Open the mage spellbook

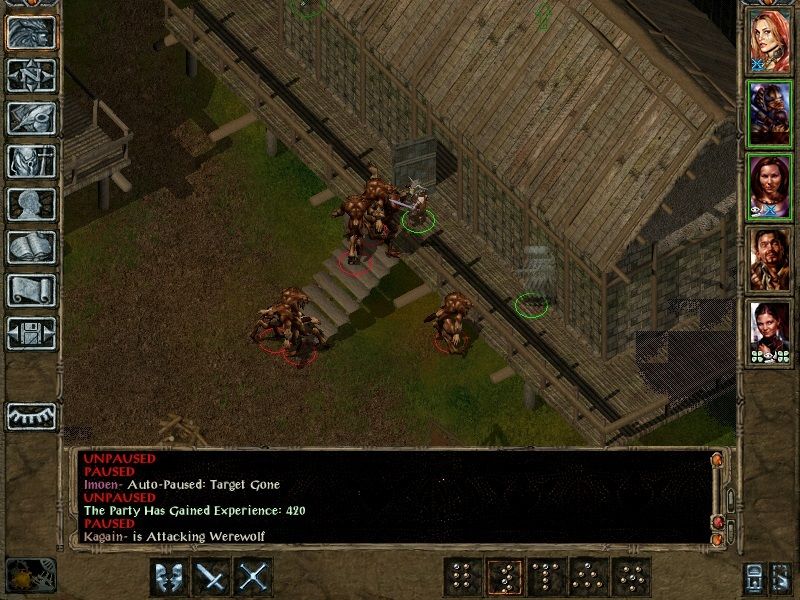(32, 247)
